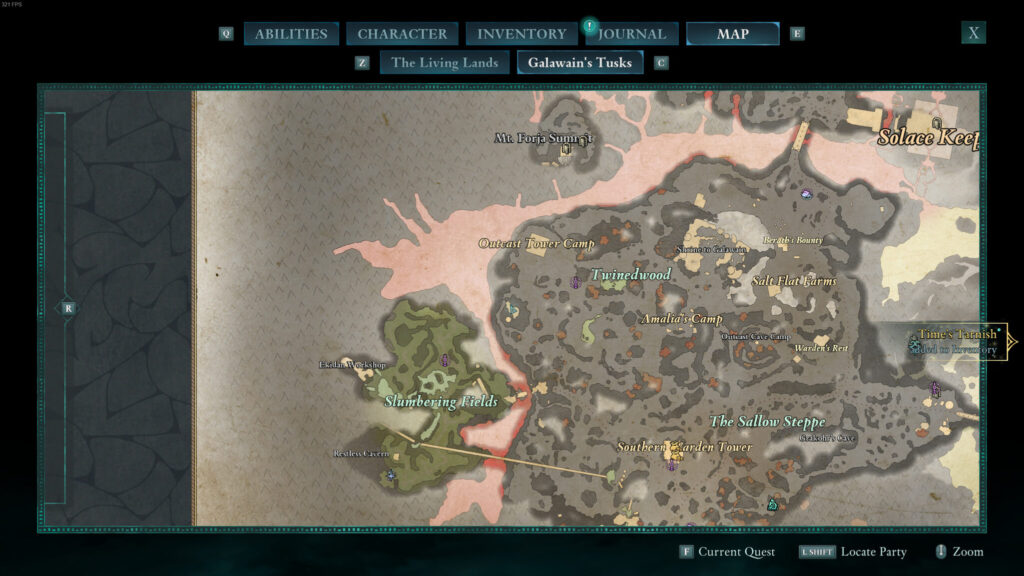Open the Abilities tab
Screen dimensions: 1024x576
coord(290,34)
